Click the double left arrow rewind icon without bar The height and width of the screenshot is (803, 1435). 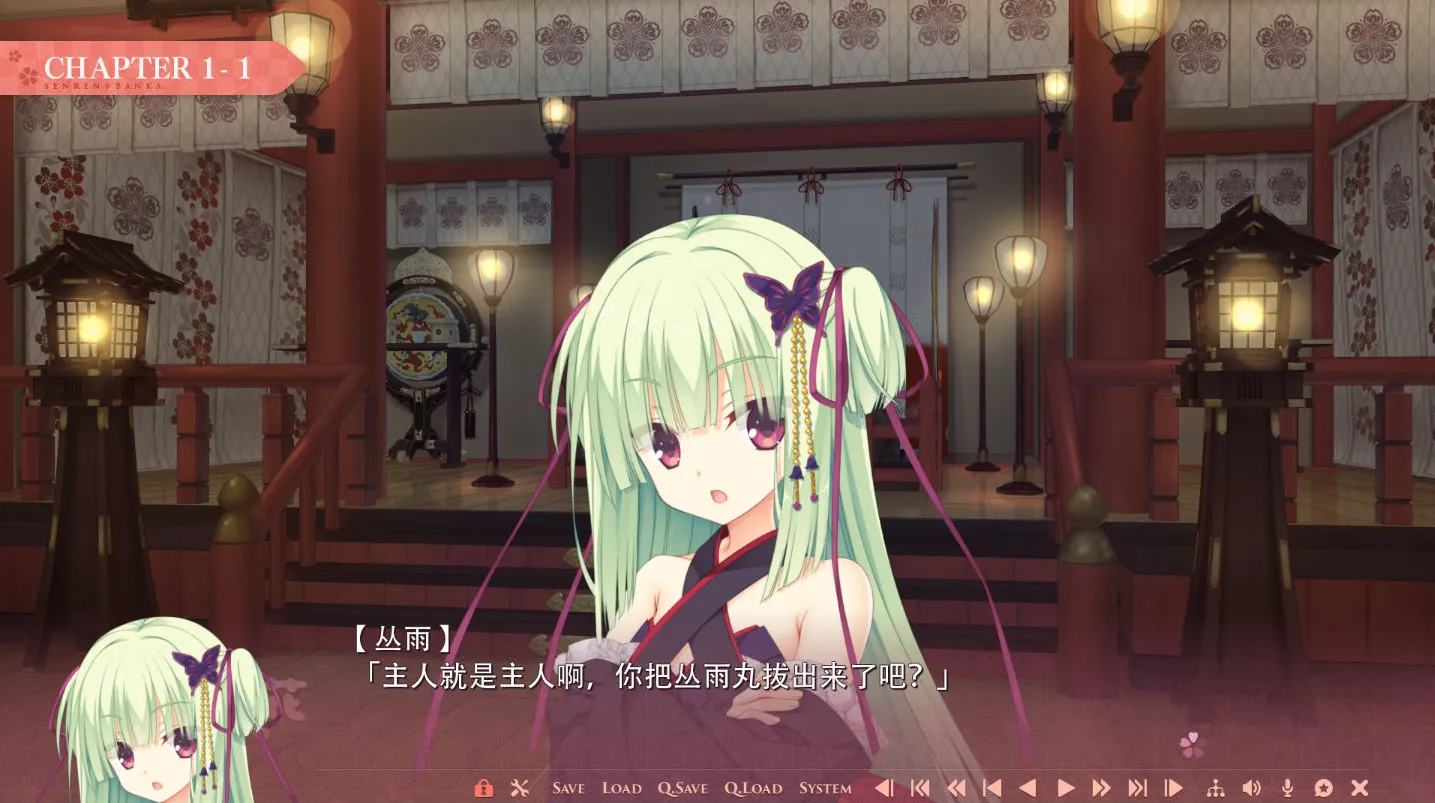point(956,788)
